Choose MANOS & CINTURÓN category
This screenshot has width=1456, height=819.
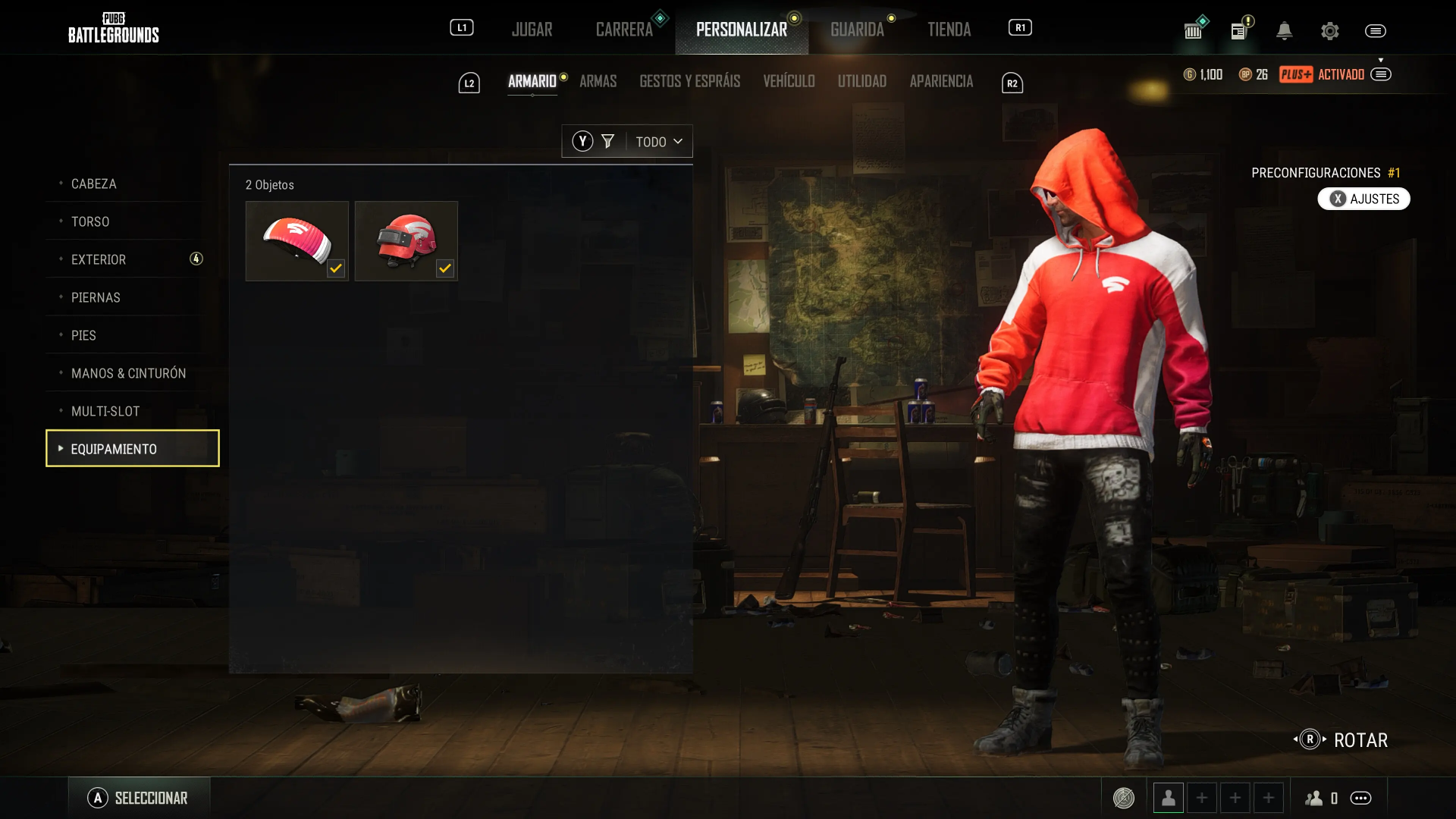pyautogui.click(x=128, y=373)
